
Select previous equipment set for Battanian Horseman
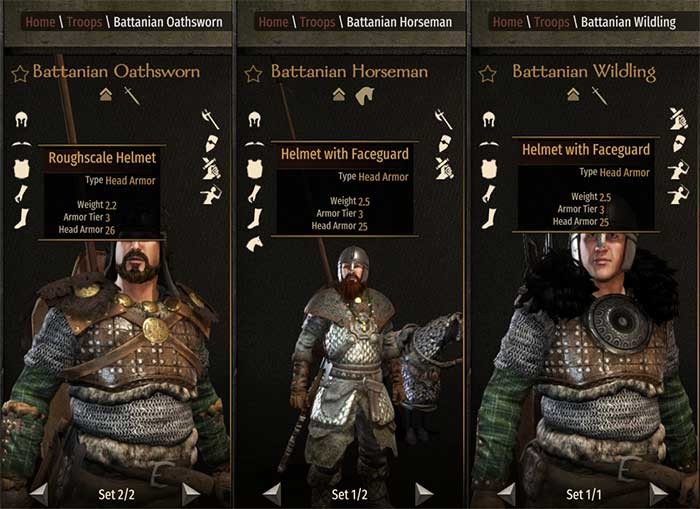tap(271, 493)
